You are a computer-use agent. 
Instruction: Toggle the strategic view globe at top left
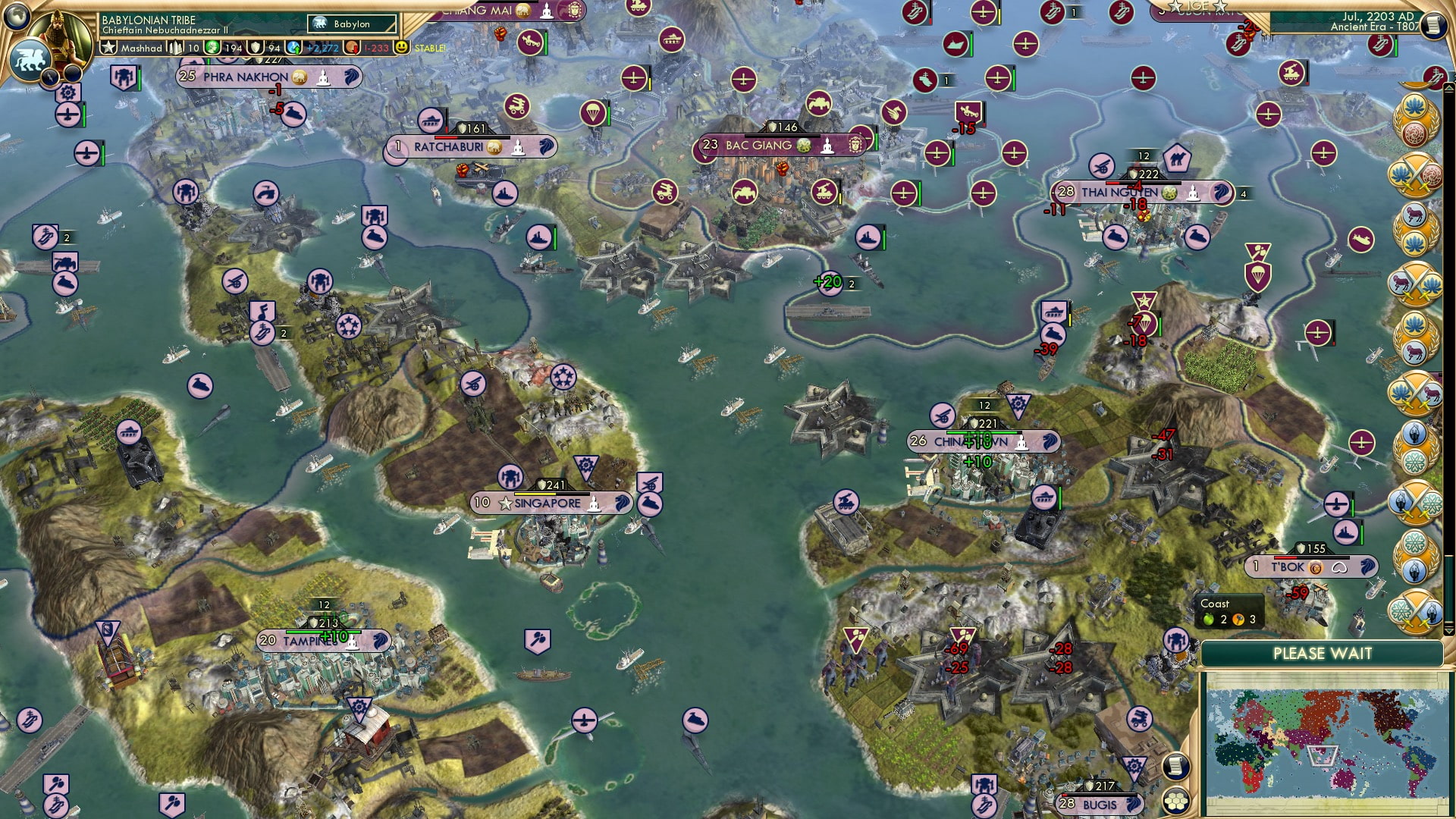(17, 14)
